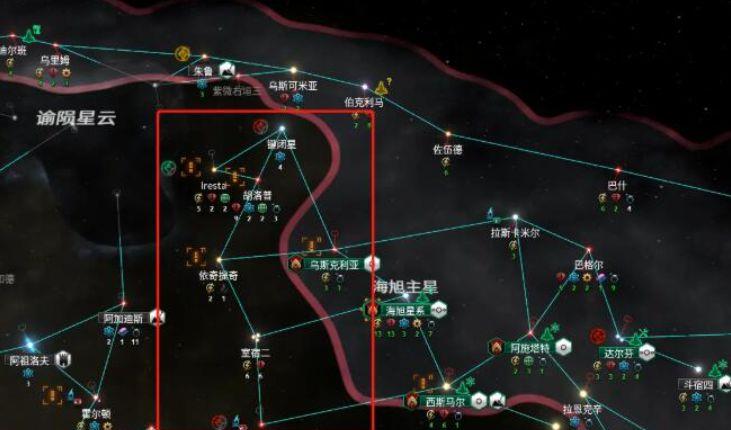
Task: Select the 阿祖洛夫 system label
Action: pyautogui.click(x=29, y=360)
